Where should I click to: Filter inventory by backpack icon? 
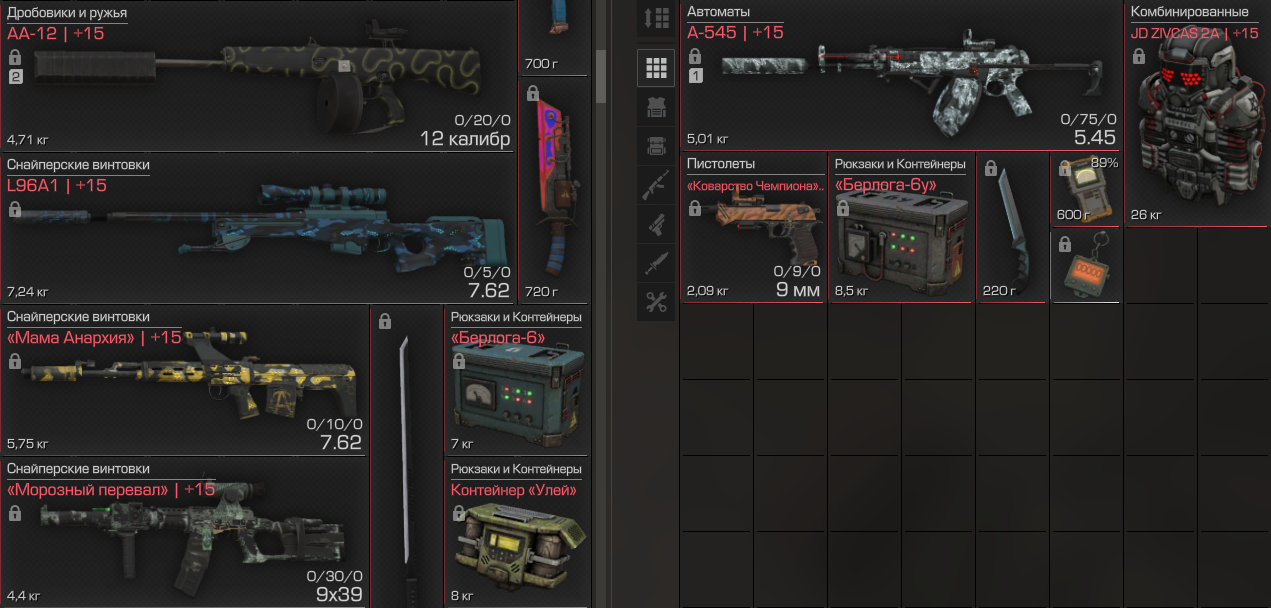point(656,146)
